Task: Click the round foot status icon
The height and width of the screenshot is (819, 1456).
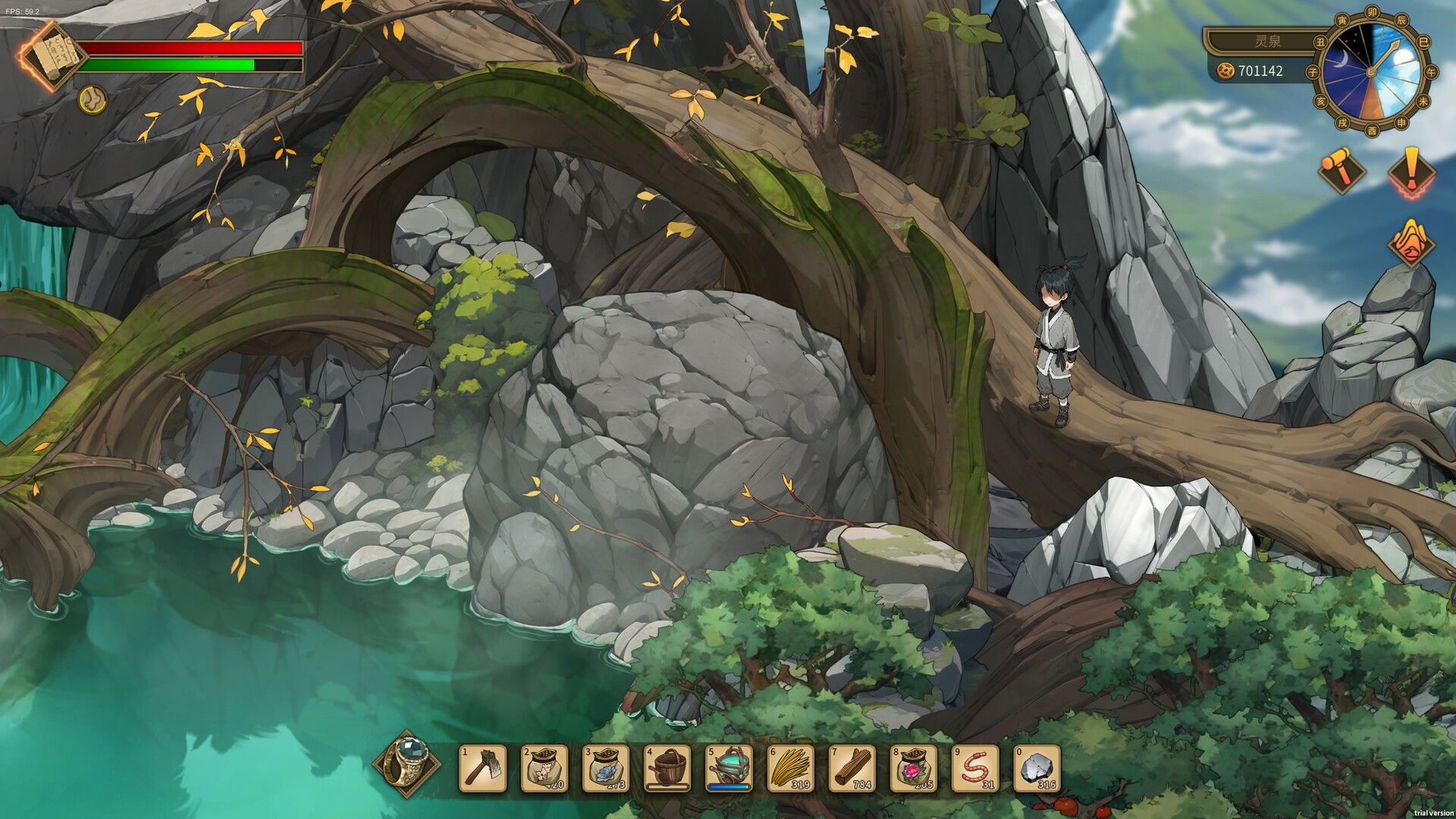Action: (93, 99)
